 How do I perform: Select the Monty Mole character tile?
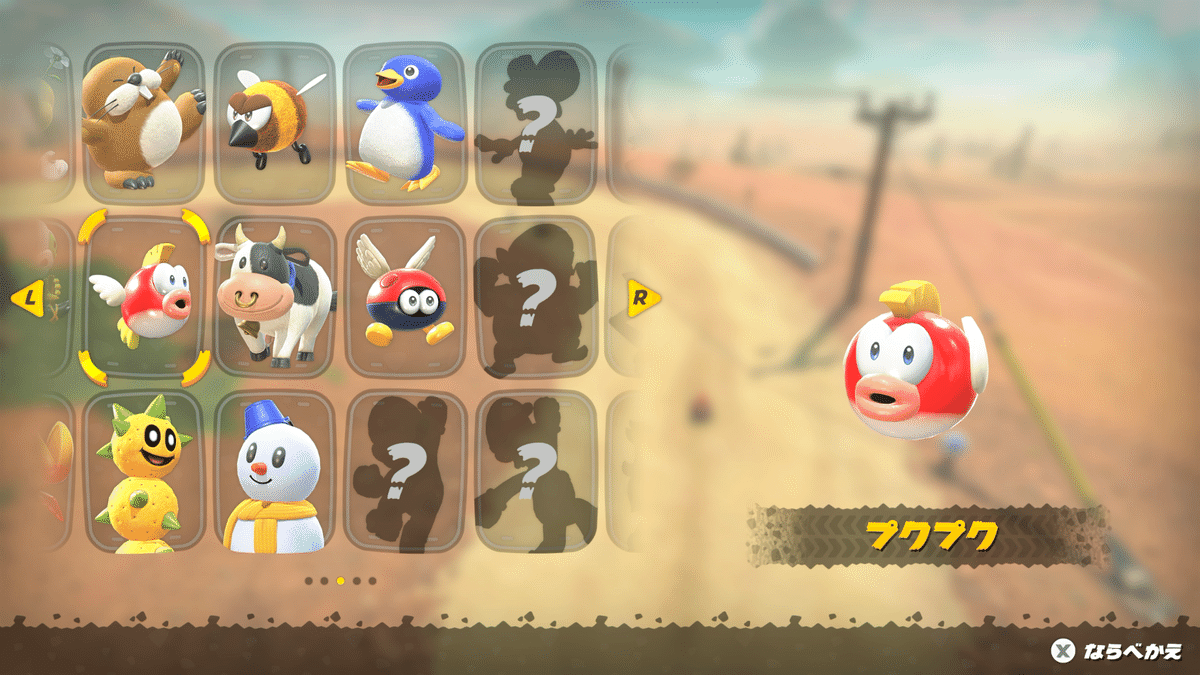click(143, 123)
